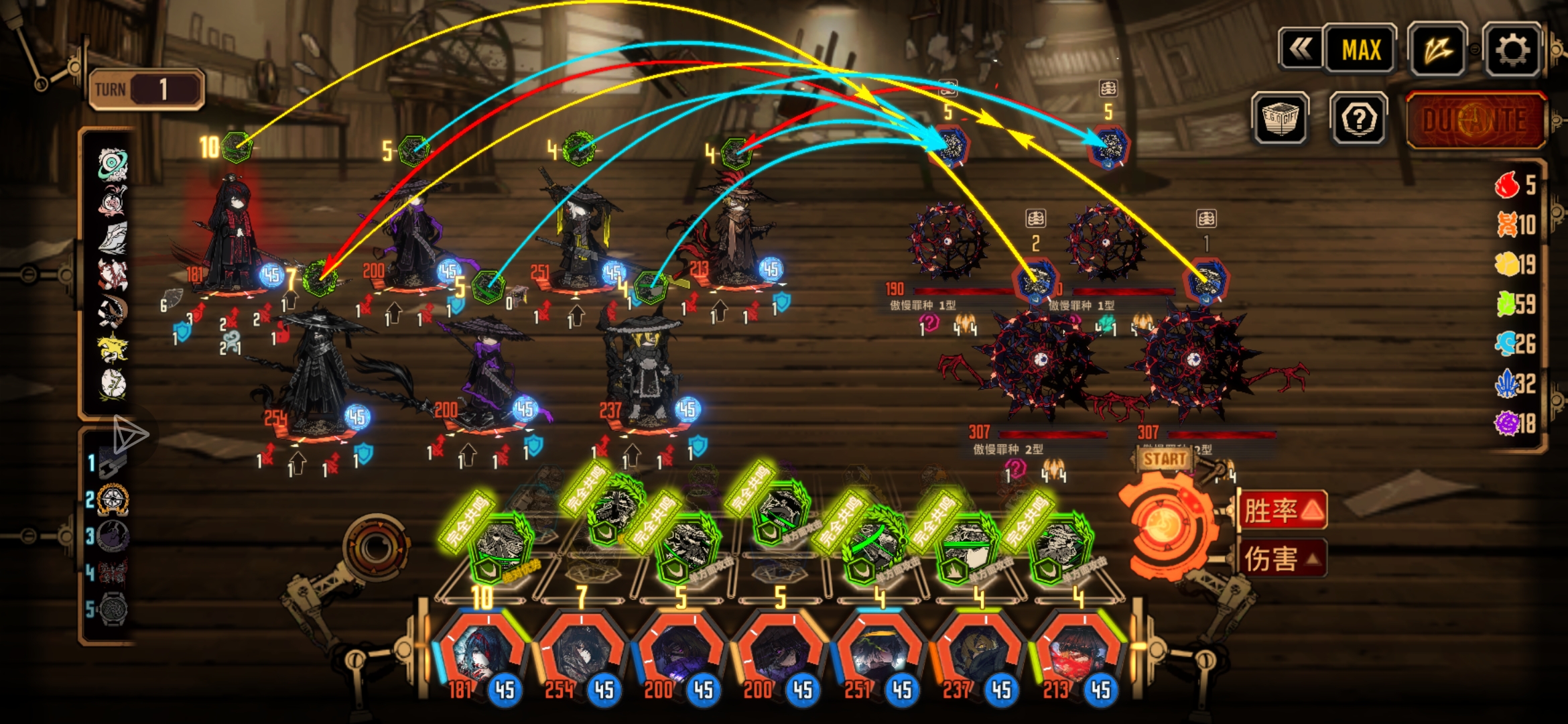
Task: Toggle the MAX speed button
Action: pyautogui.click(x=1361, y=50)
